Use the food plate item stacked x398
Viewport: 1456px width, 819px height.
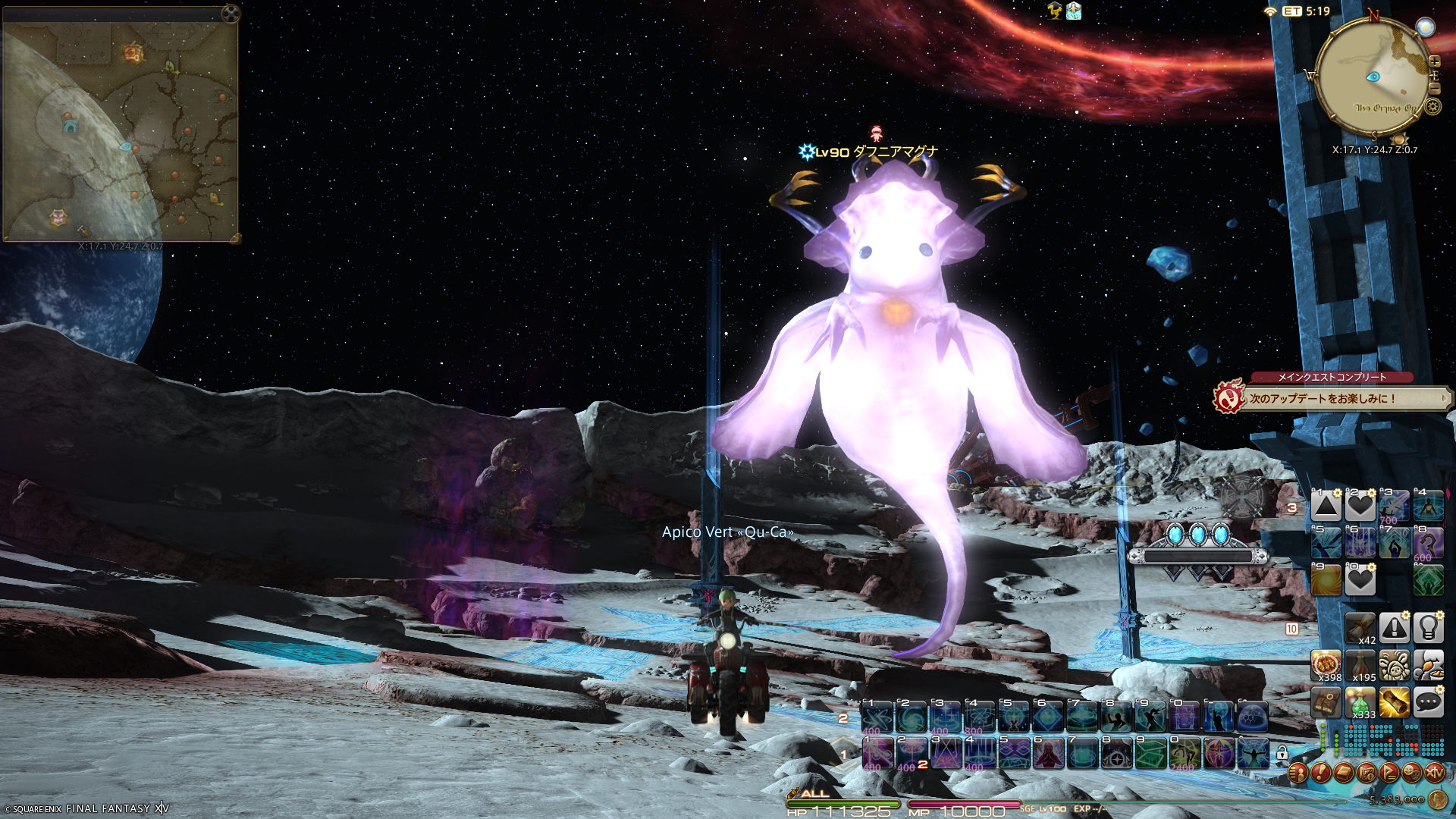pyautogui.click(x=1326, y=665)
